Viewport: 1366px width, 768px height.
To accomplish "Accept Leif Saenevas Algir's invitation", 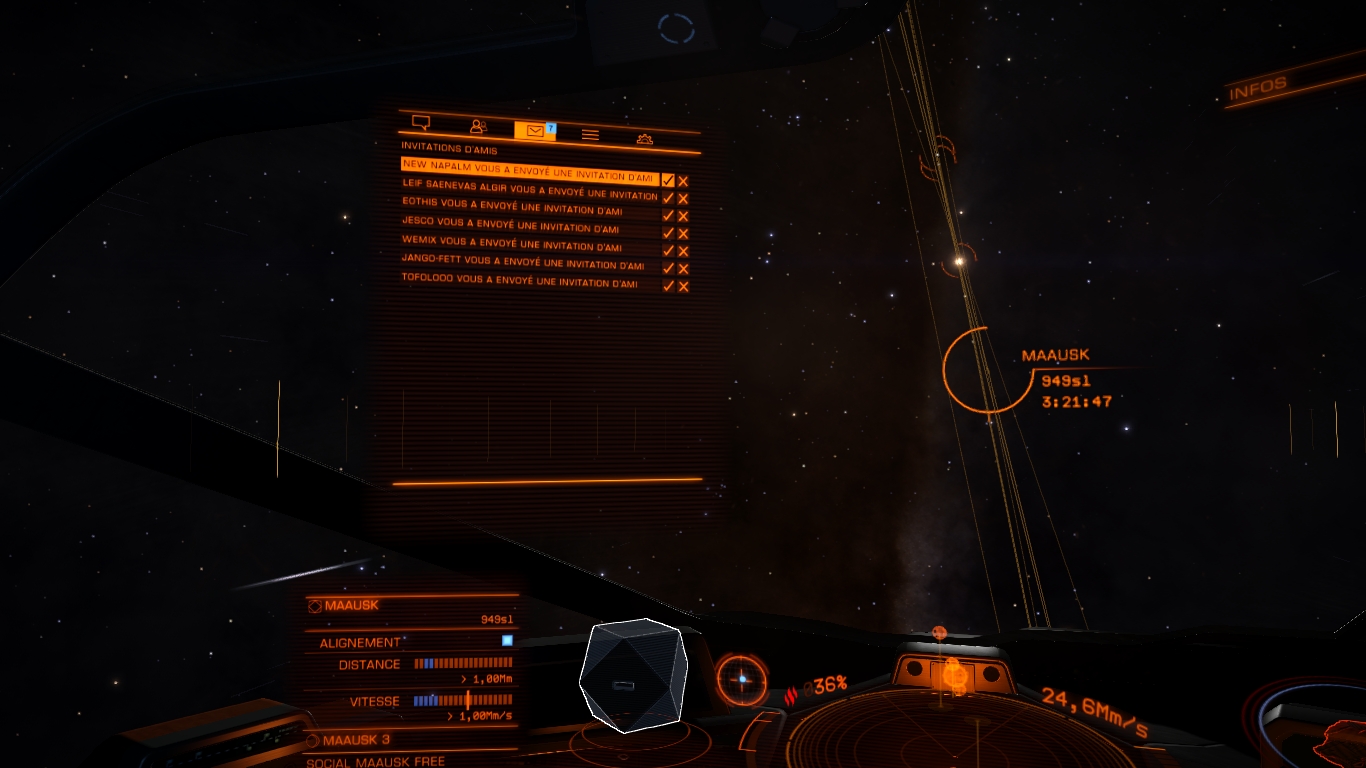I will pyautogui.click(x=668, y=198).
